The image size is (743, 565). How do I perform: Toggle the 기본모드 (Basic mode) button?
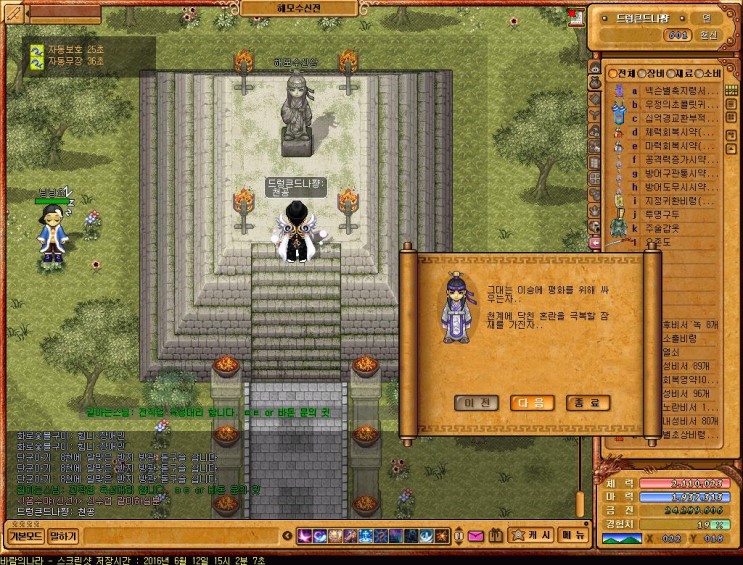coord(24,536)
